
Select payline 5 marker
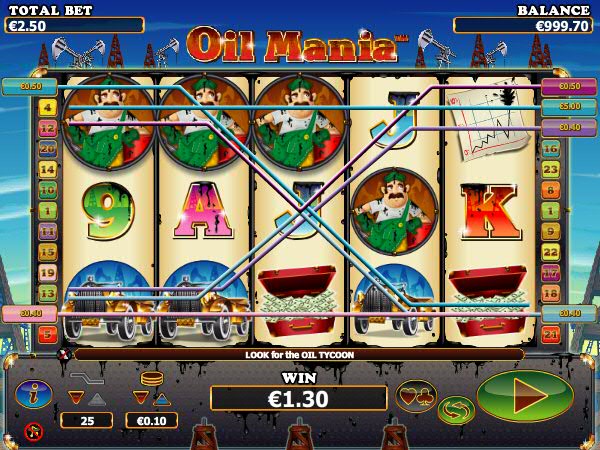[x=47, y=334]
